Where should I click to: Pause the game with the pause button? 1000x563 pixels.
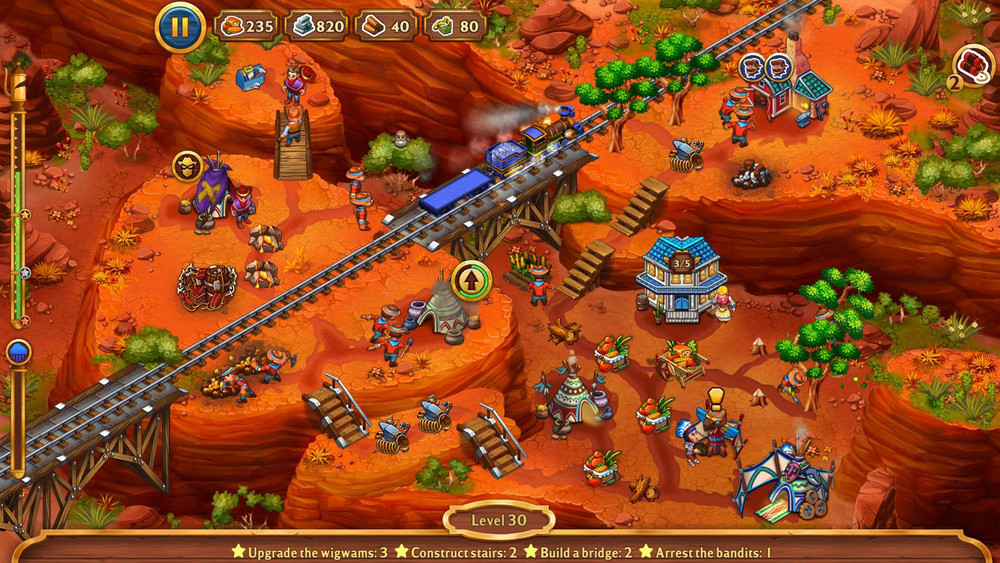(181, 27)
